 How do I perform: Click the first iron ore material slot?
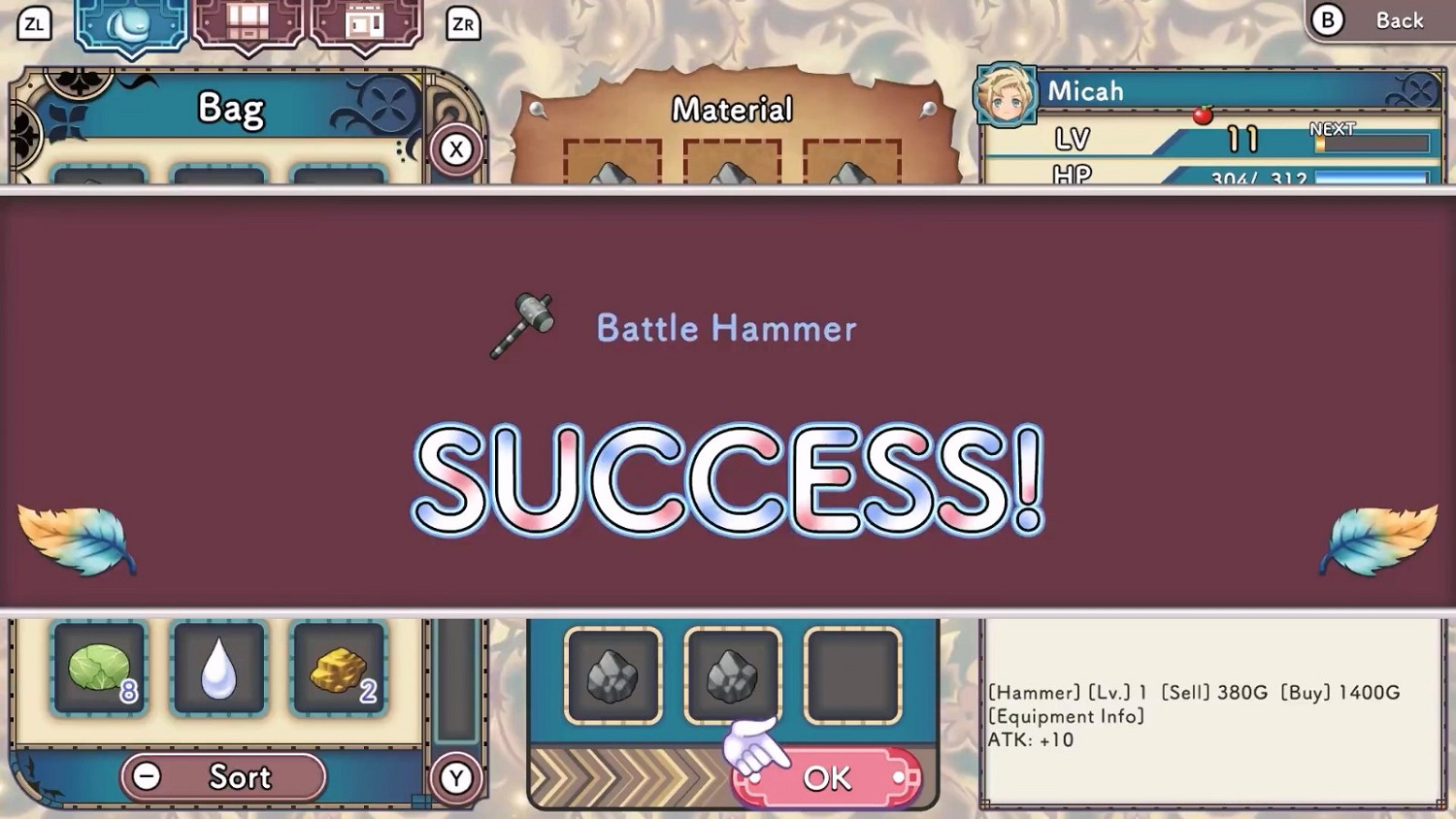click(x=615, y=674)
